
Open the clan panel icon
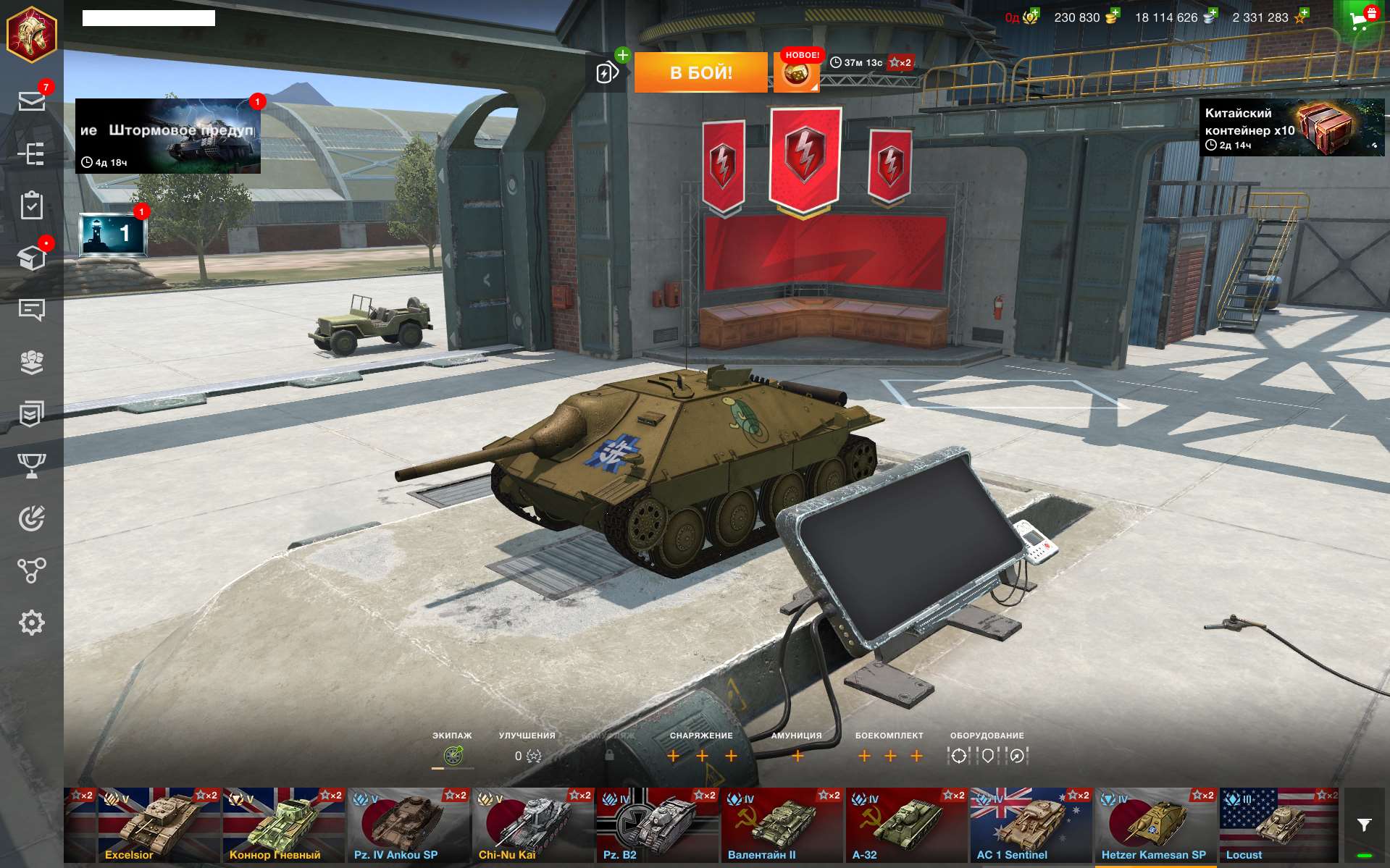pyautogui.click(x=32, y=362)
